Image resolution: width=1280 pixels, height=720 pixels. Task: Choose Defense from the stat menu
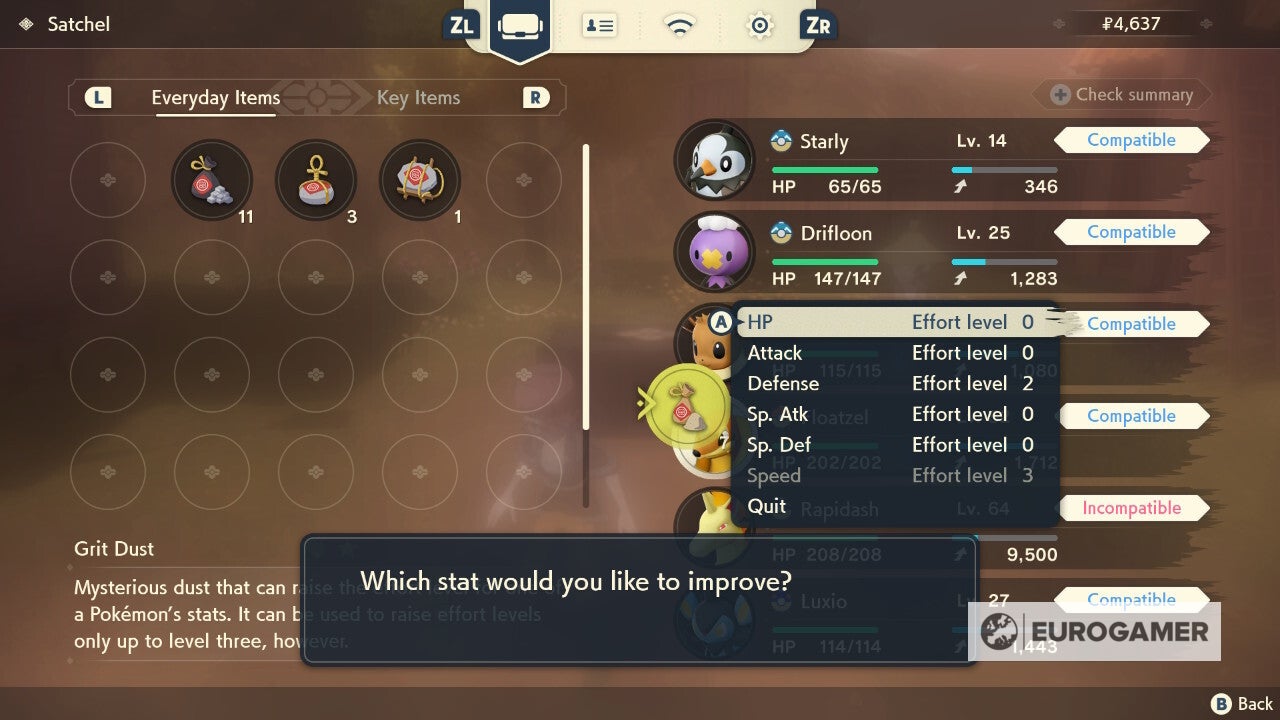783,383
